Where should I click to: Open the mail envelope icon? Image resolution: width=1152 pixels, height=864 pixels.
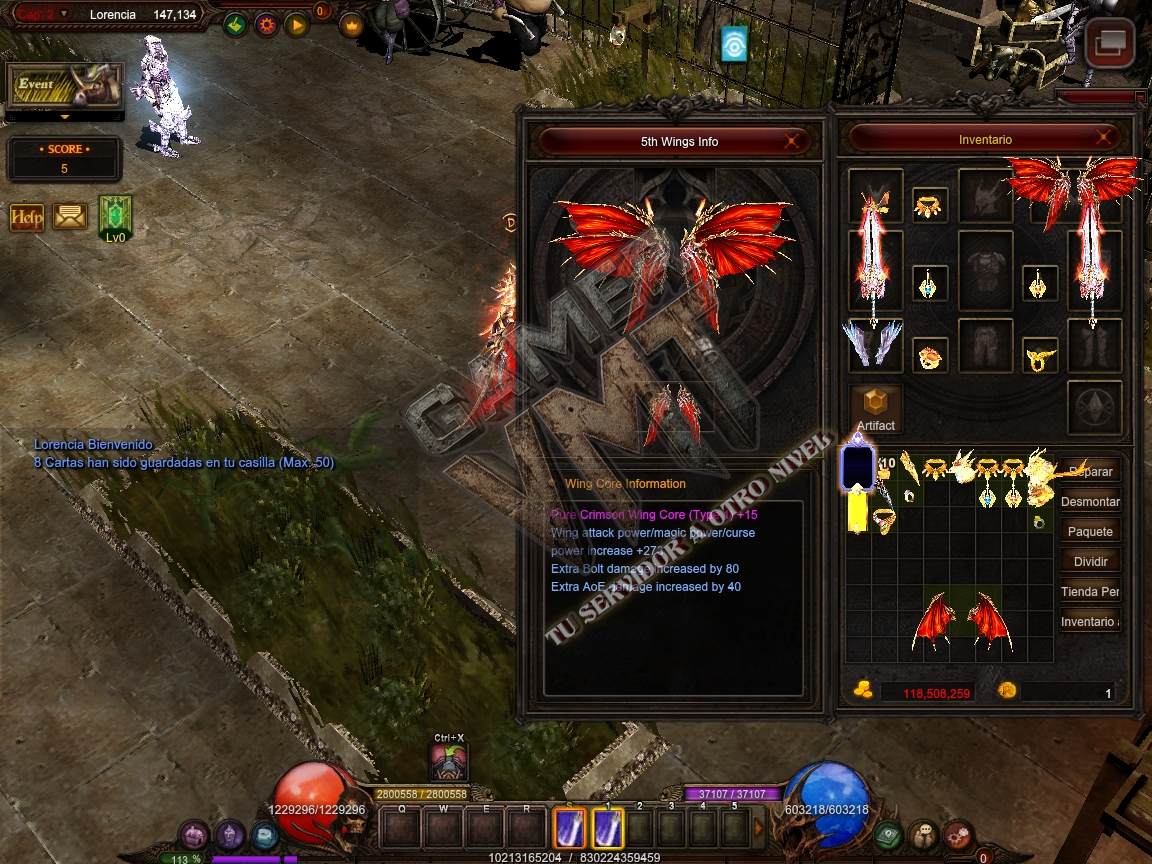click(x=69, y=216)
